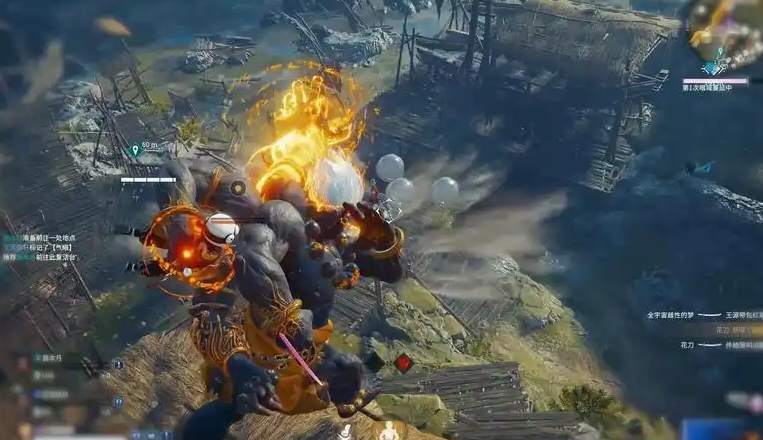Screen dimensions: 763x440
Task: Open the circular minimap
Action: (x=723, y=32)
